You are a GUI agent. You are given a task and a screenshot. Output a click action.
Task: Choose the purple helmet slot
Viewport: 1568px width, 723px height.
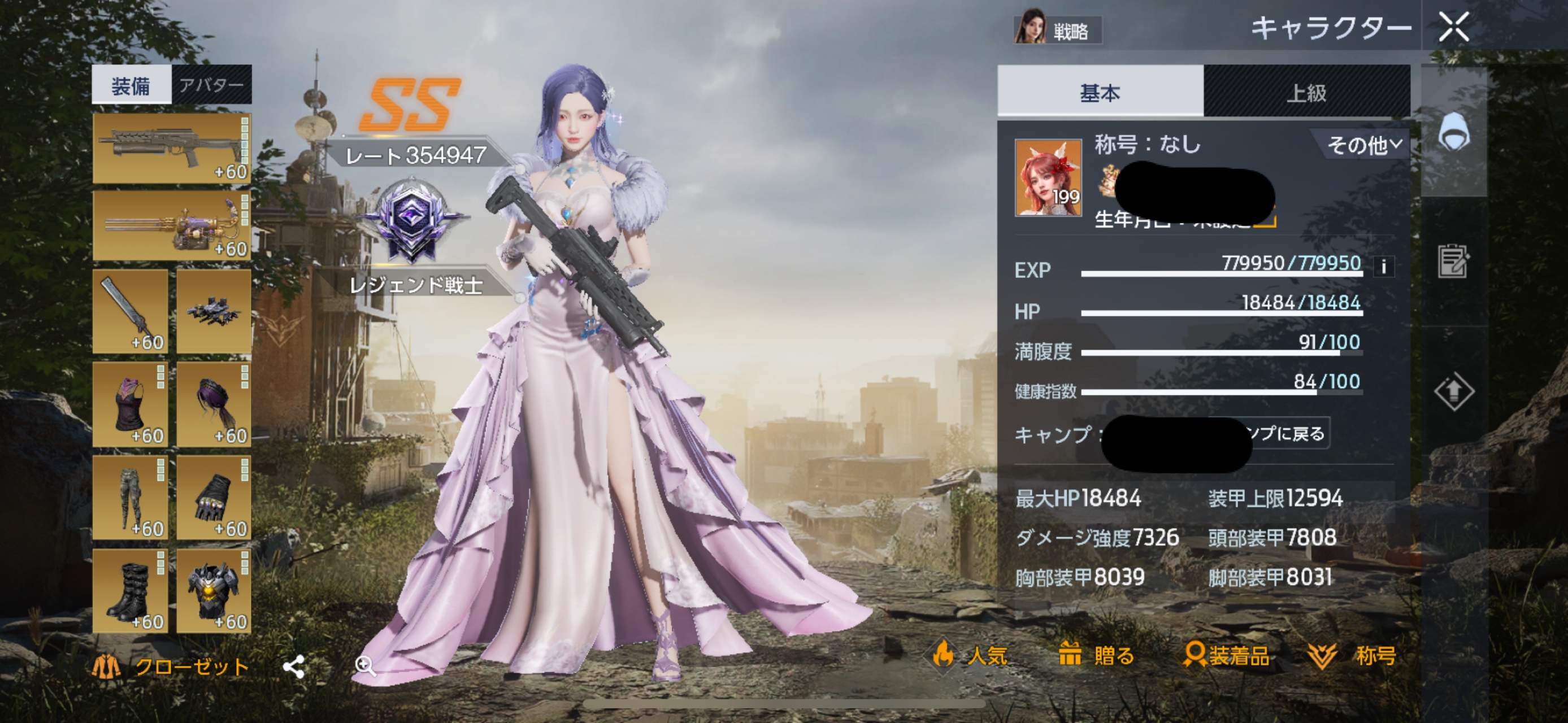click(214, 404)
